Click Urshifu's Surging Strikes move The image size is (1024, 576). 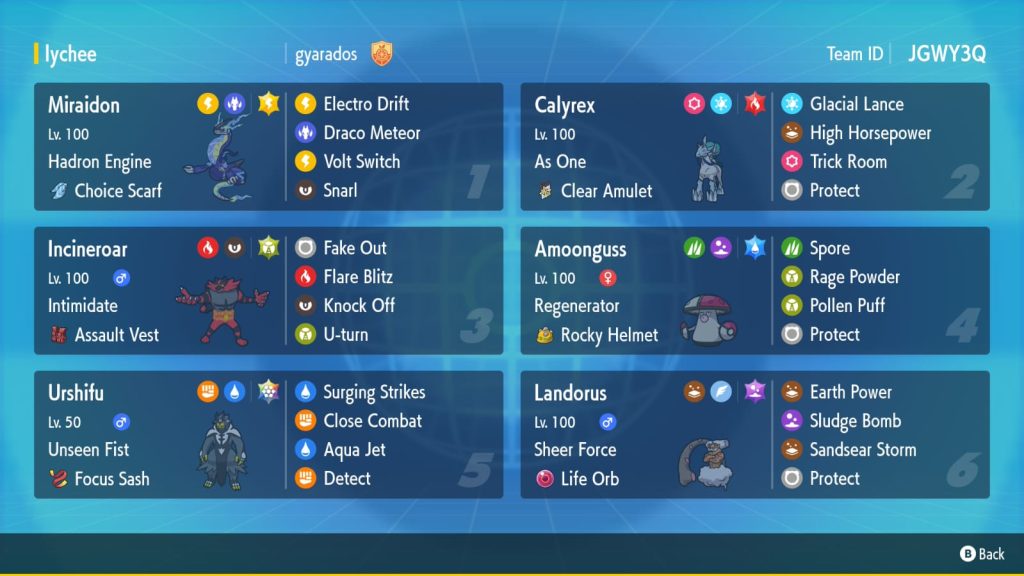[x=374, y=392]
